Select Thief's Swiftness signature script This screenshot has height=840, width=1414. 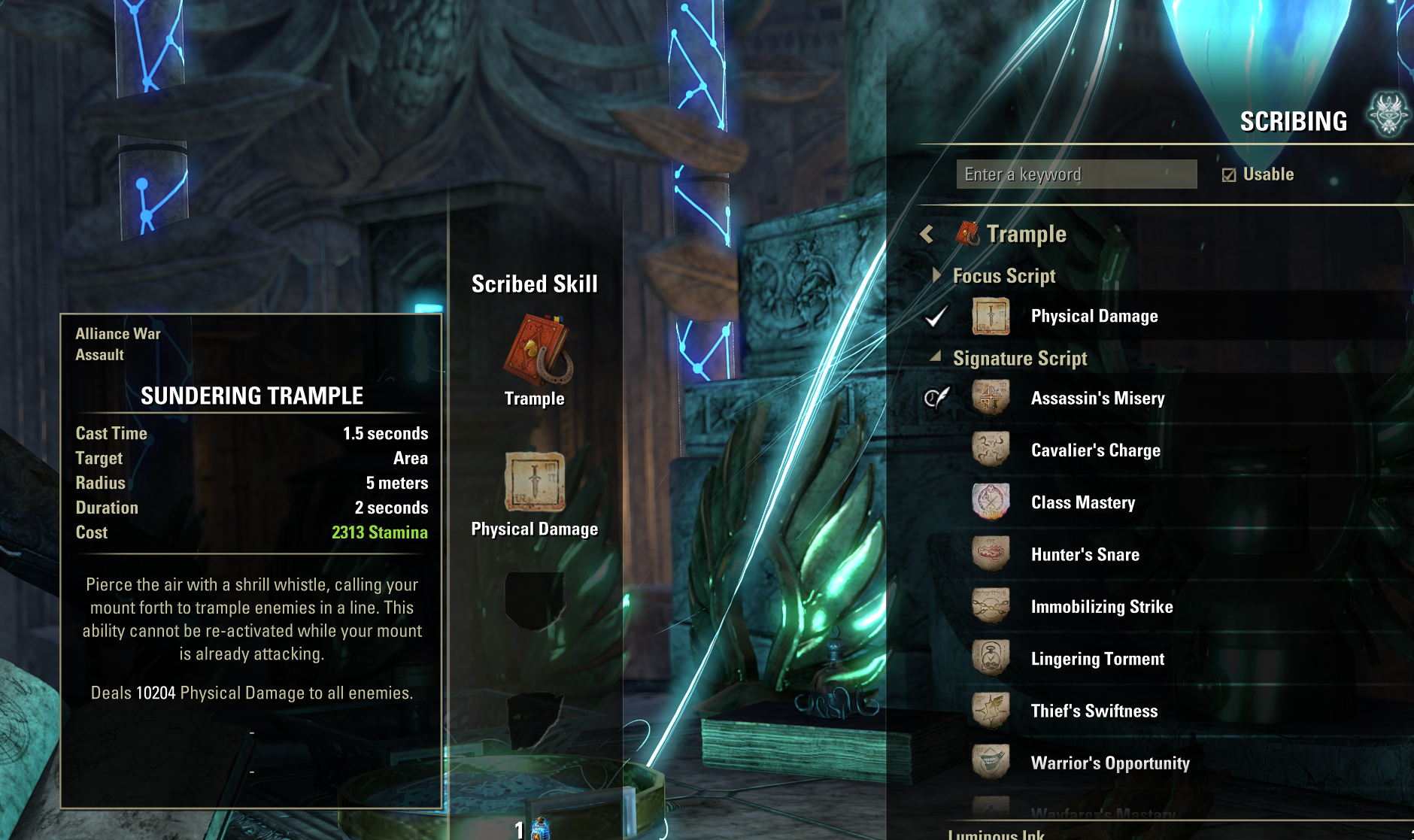pyautogui.click(x=1094, y=711)
